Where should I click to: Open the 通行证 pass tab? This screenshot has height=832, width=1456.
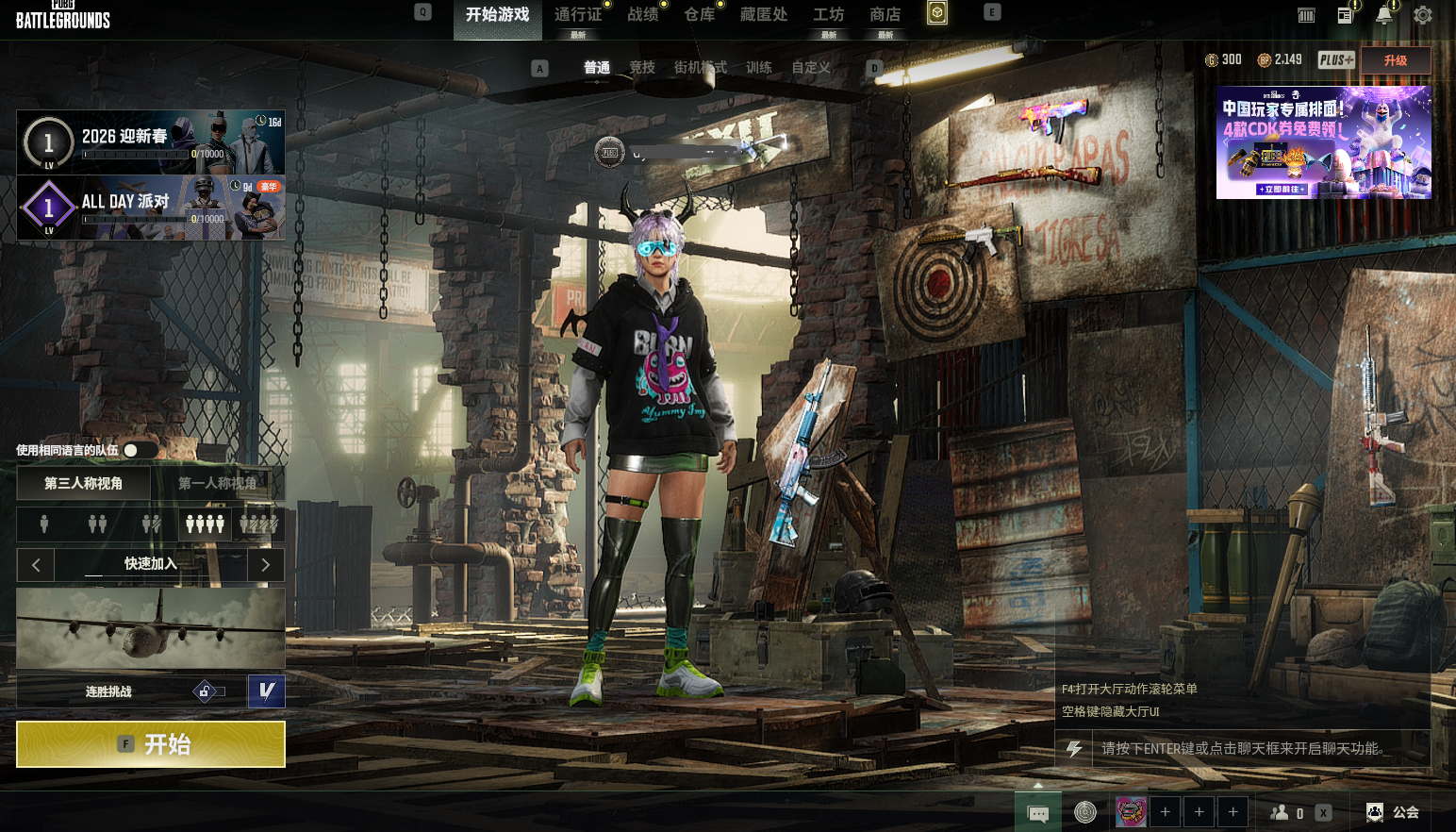pyautogui.click(x=577, y=15)
